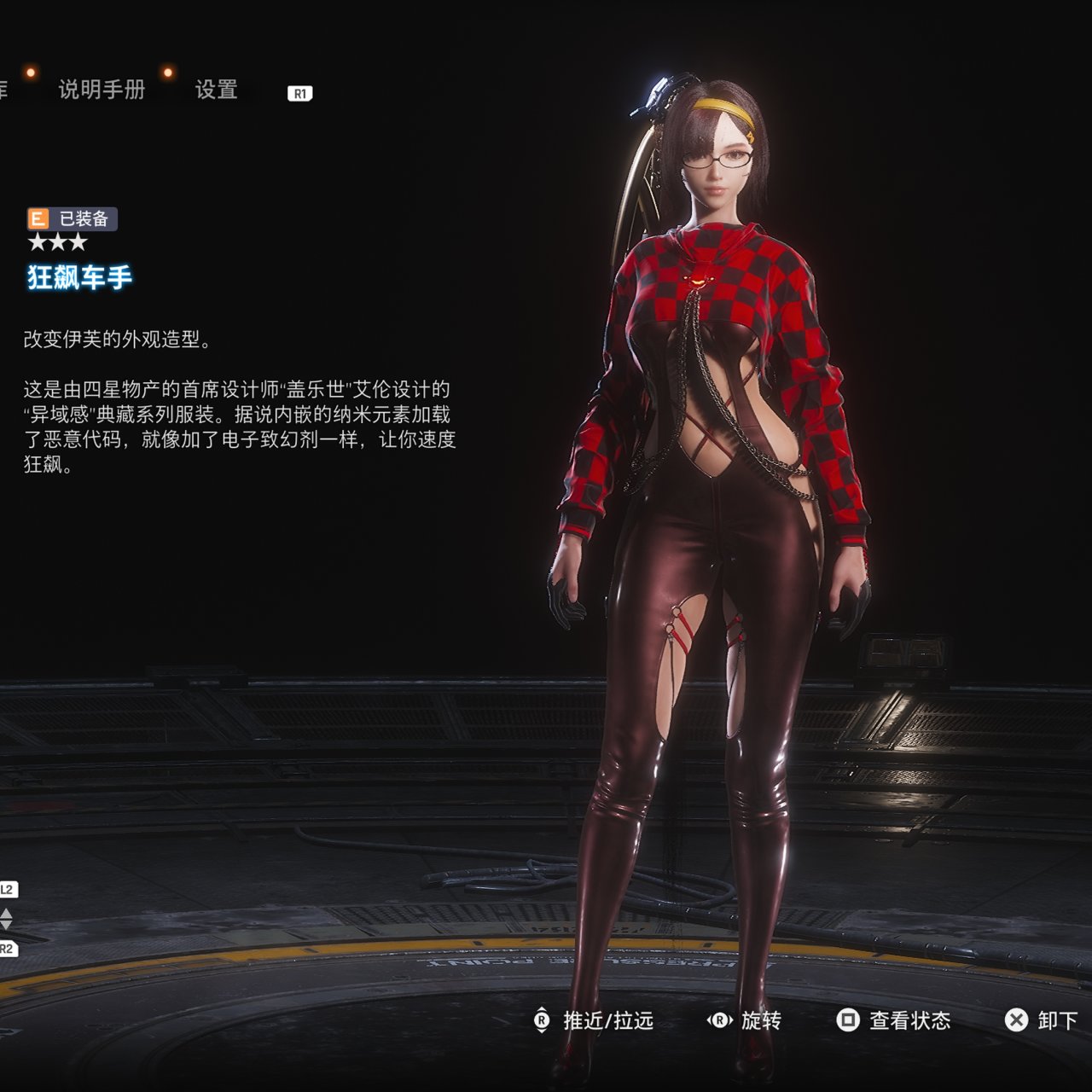1092x1092 pixels.
Task: Click the right-stick zoom icon near 推近/拉远
Action: (543, 1020)
